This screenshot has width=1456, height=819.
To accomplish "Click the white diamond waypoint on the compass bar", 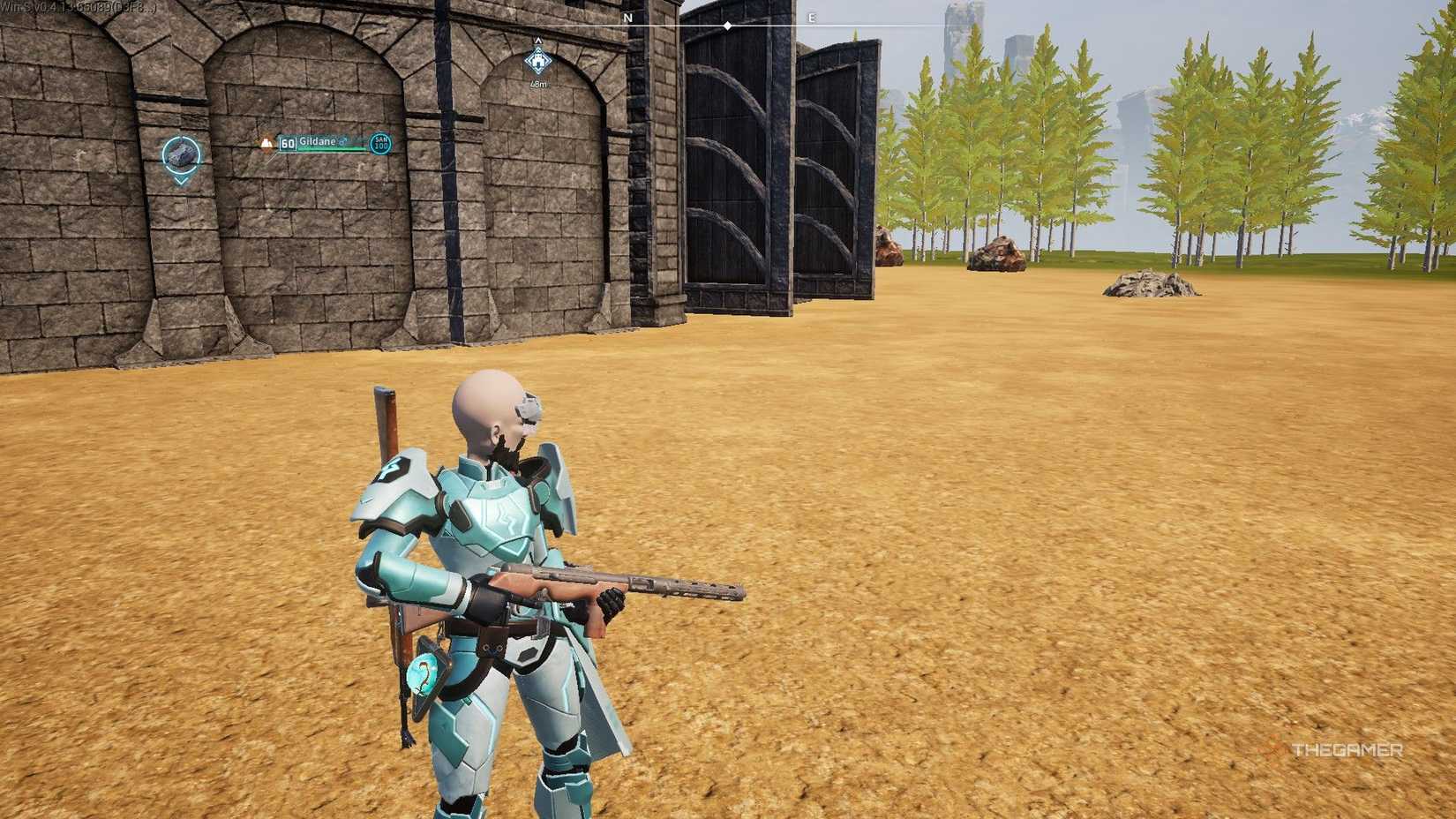I will point(727,26).
